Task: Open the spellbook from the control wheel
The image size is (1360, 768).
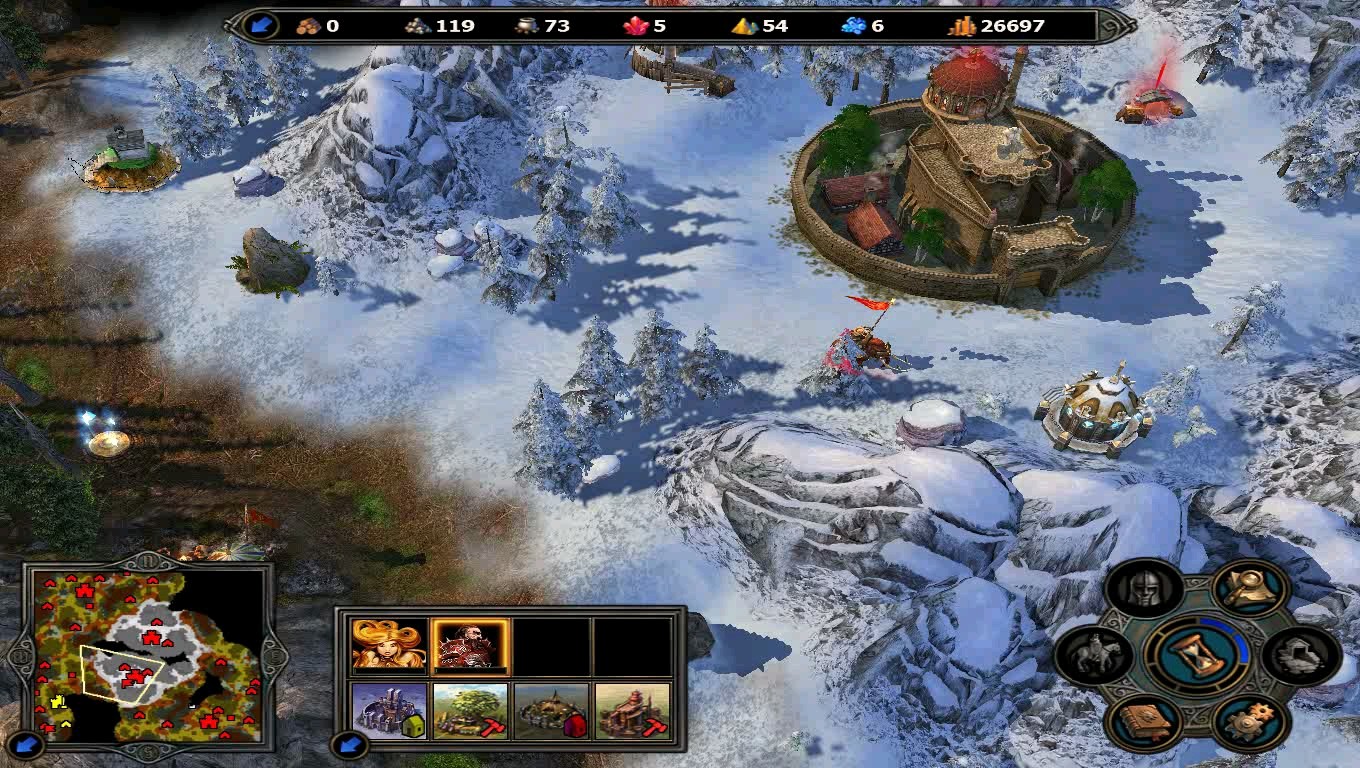Action: pyautogui.click(x=1143, y=722)
